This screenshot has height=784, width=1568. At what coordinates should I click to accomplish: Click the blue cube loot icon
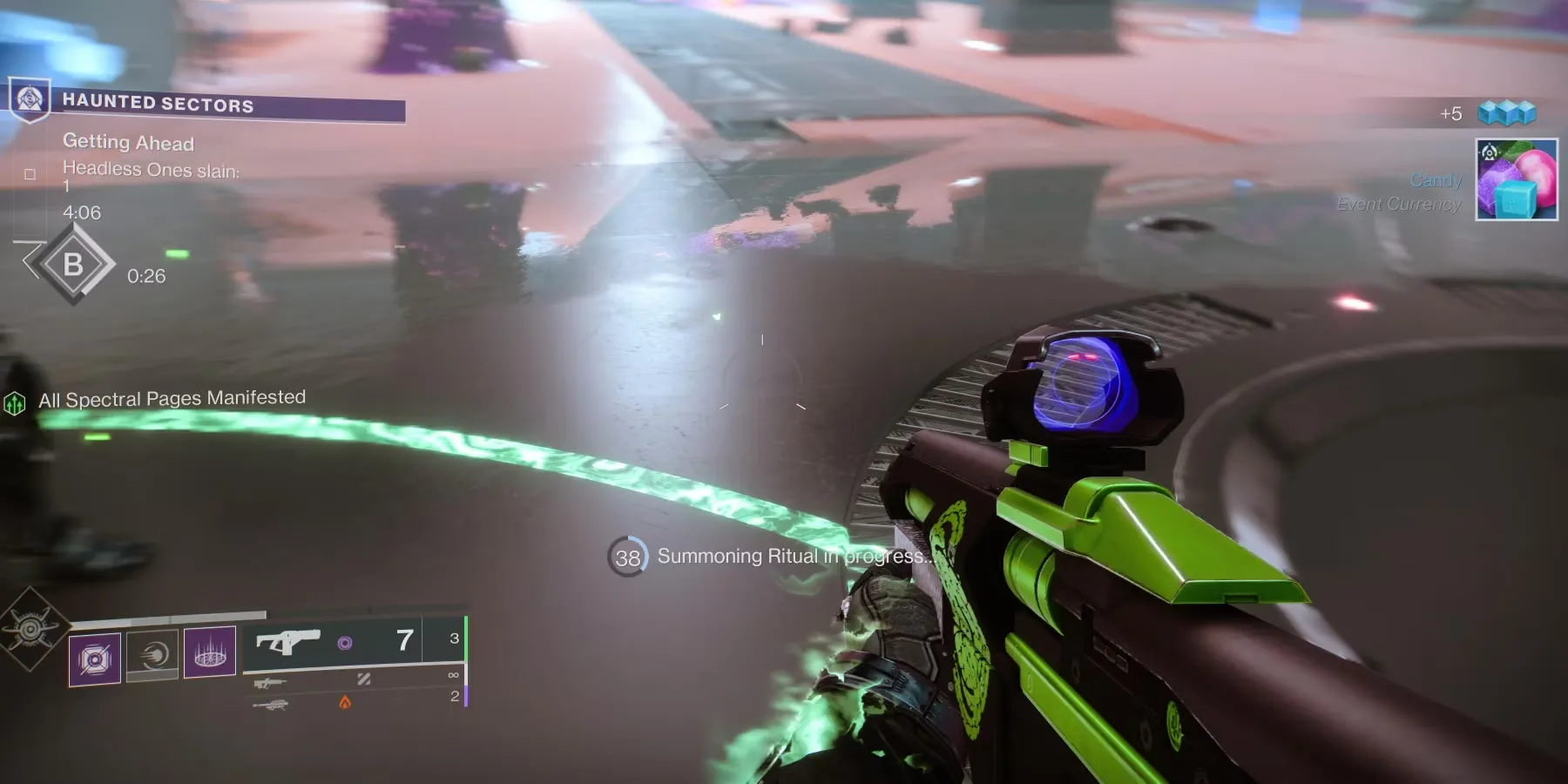[x=1506, y=113]
